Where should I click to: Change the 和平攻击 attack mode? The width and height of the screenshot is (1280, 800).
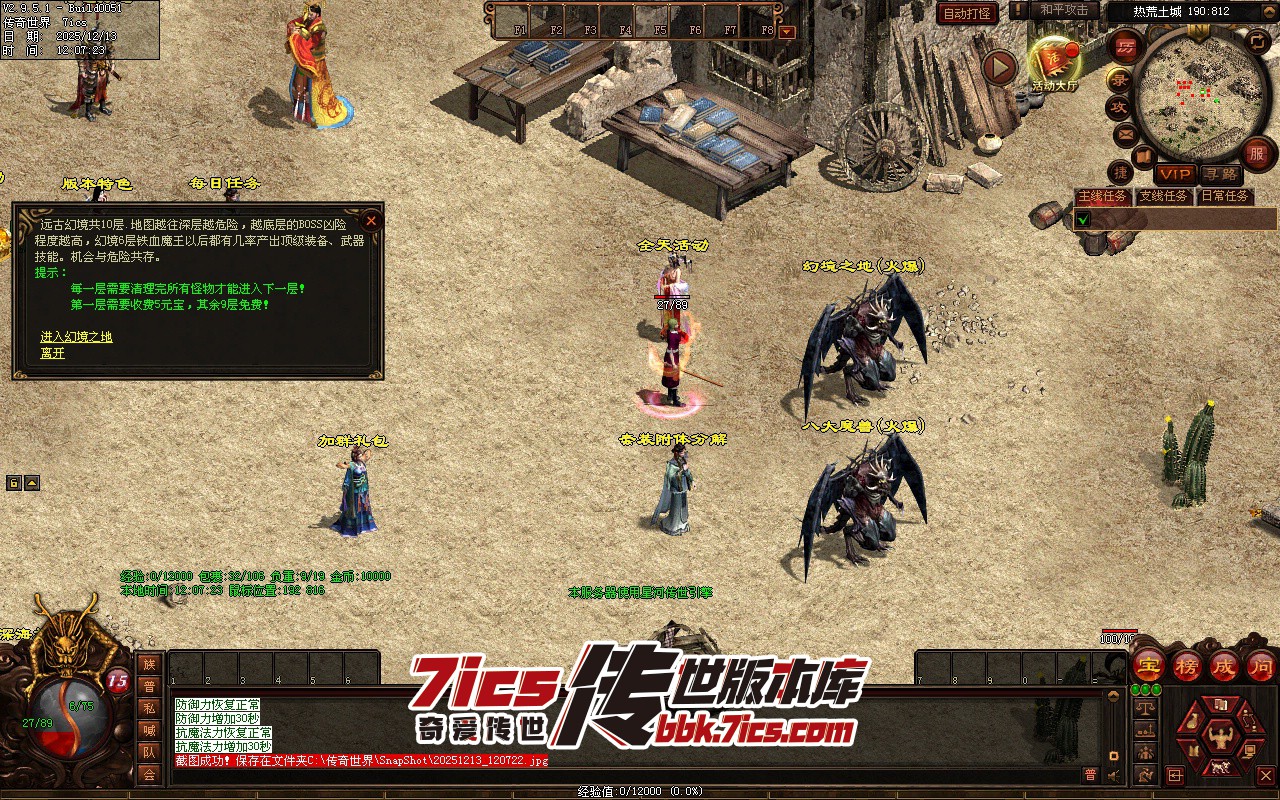[1064, 10]
